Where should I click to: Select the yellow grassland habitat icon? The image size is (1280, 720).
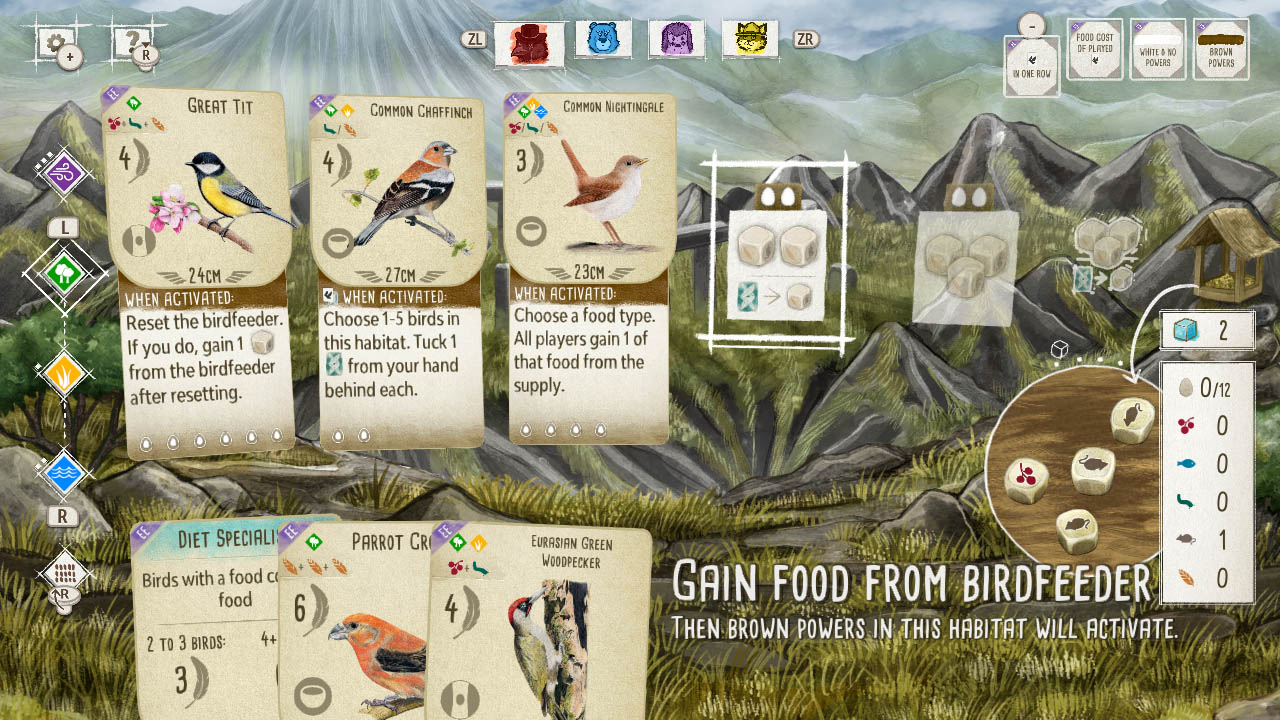(62, 375)
